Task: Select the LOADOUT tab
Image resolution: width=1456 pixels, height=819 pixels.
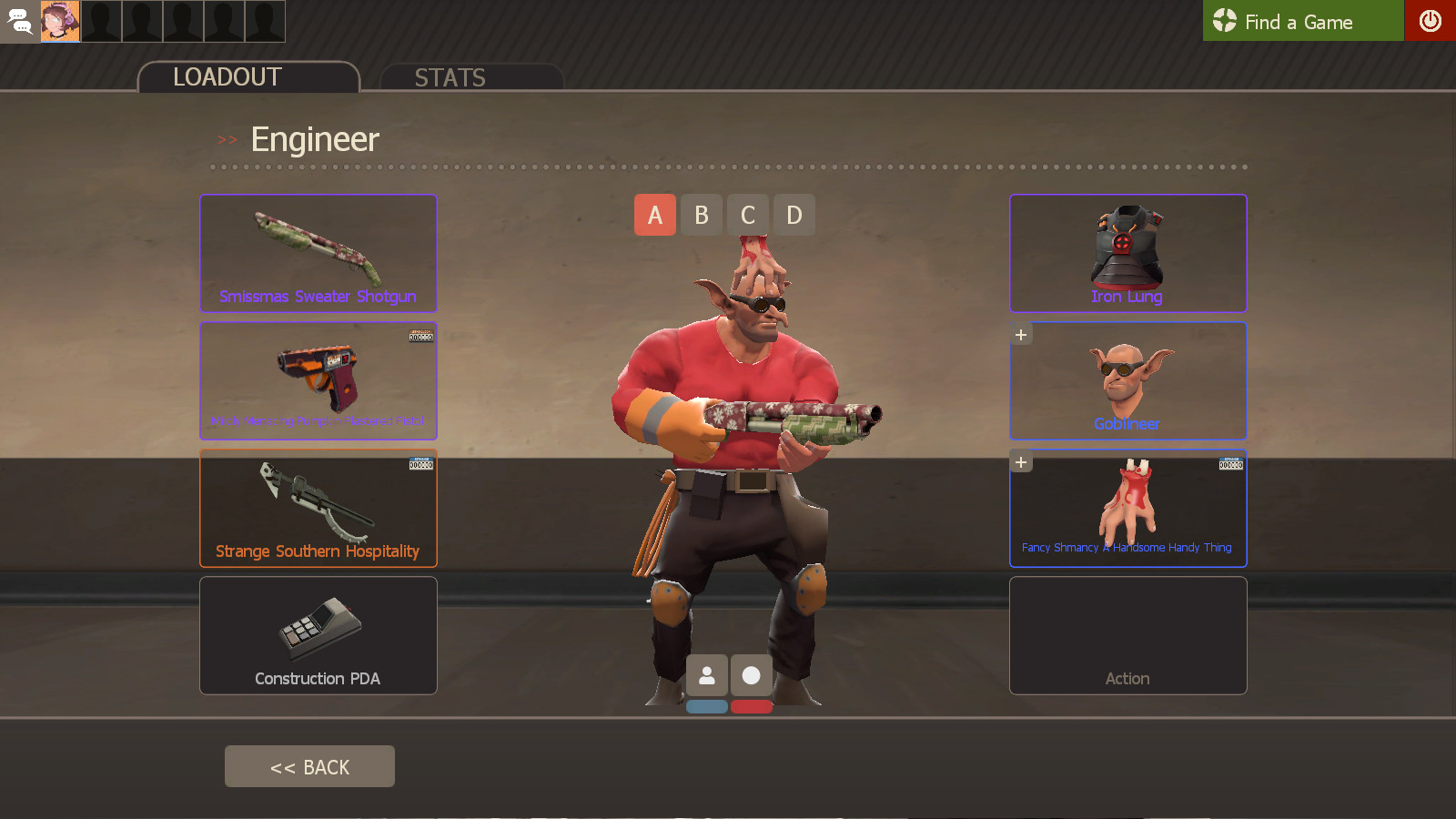Action: (227, 76)
